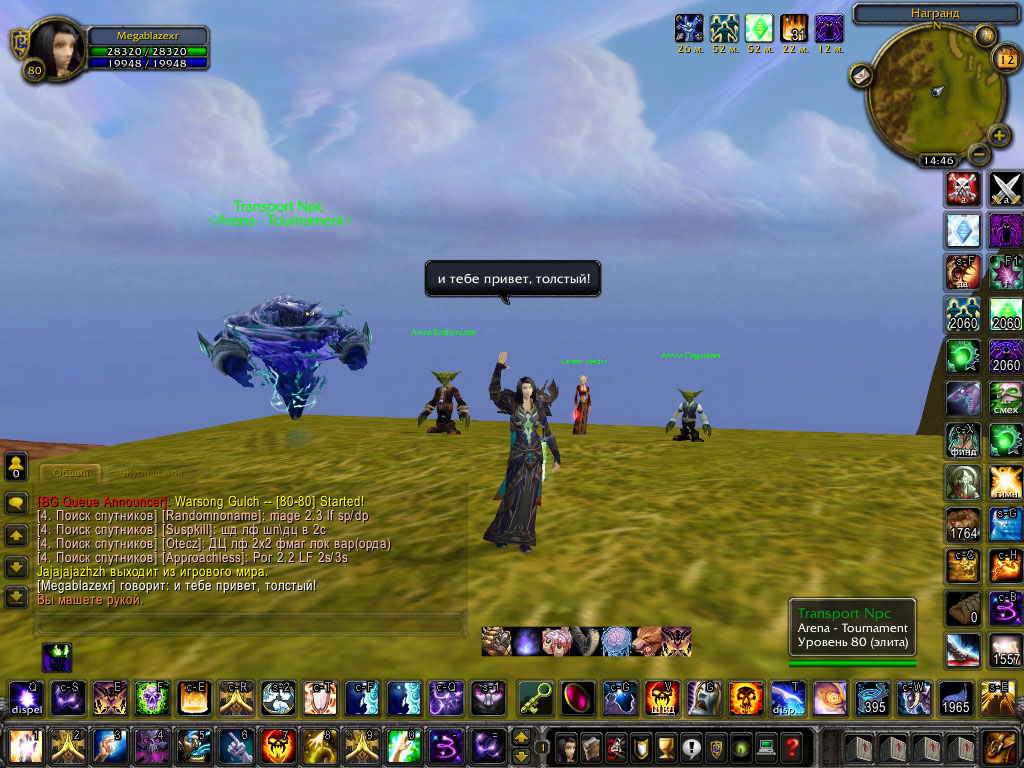Click the yellow exclamation mark quest log button

click(688, 746)
